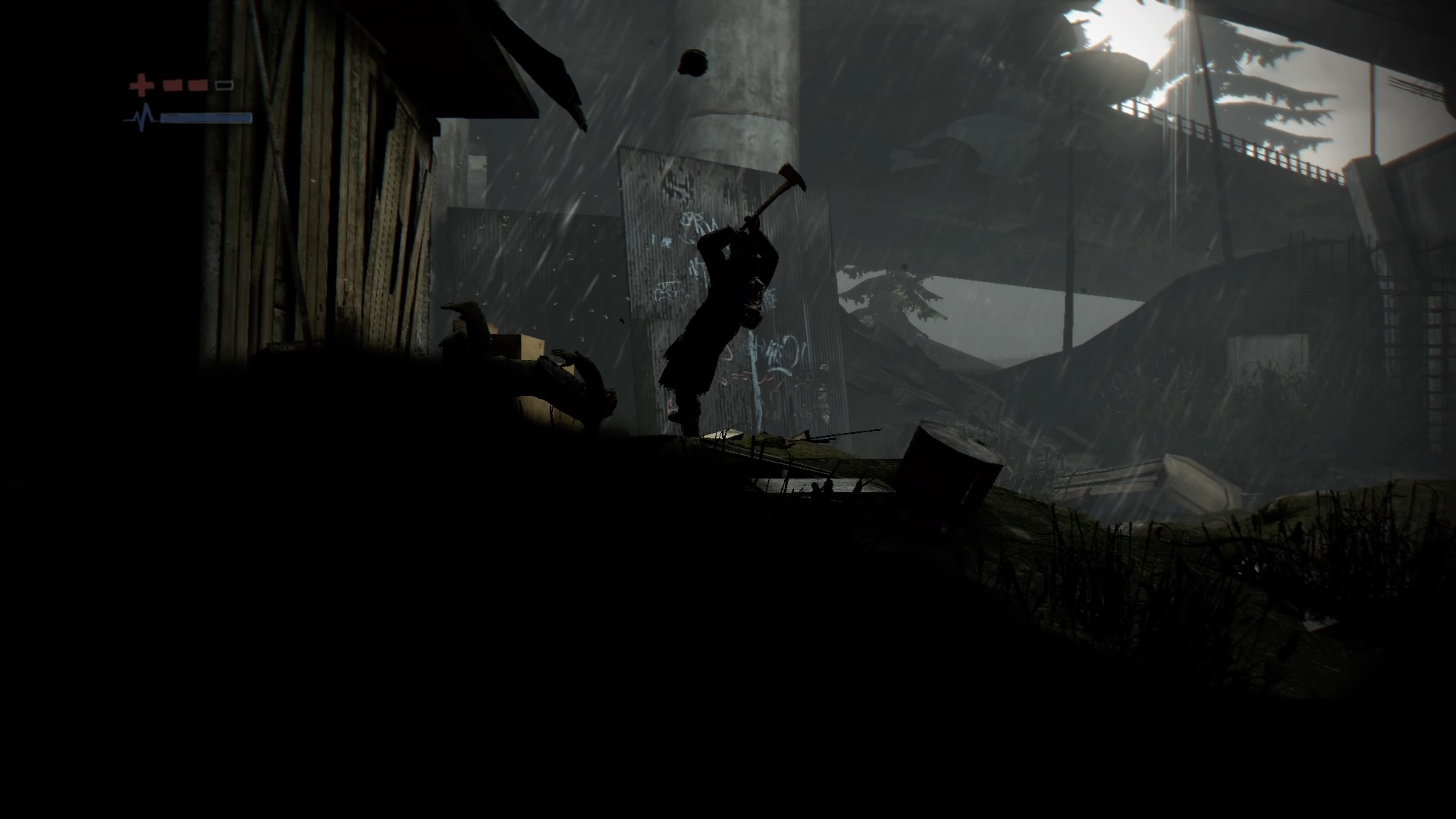The height and width of the screenshot is (819, 1456).
Task: Click the red health cross icon
Action: [141, 85]
